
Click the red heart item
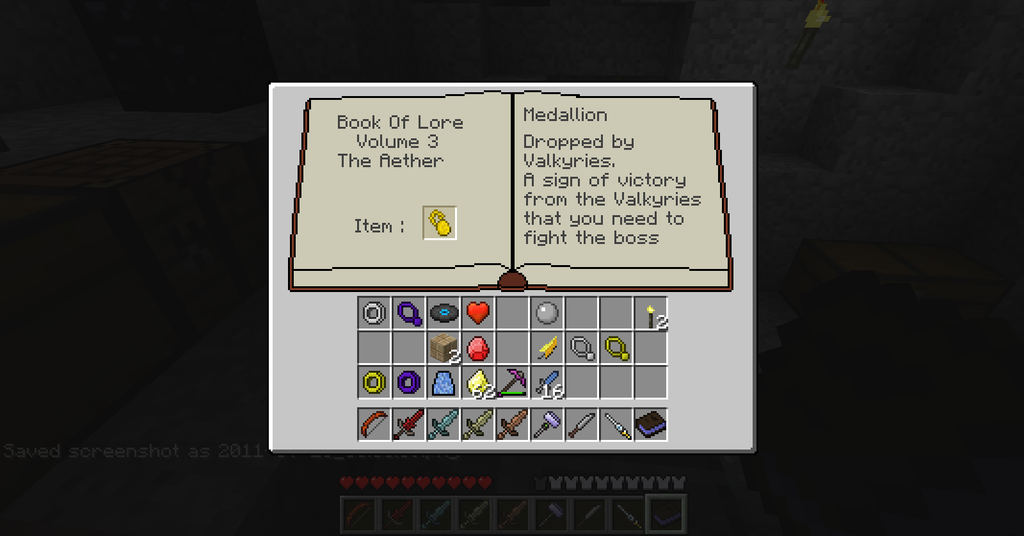(478, 314)
